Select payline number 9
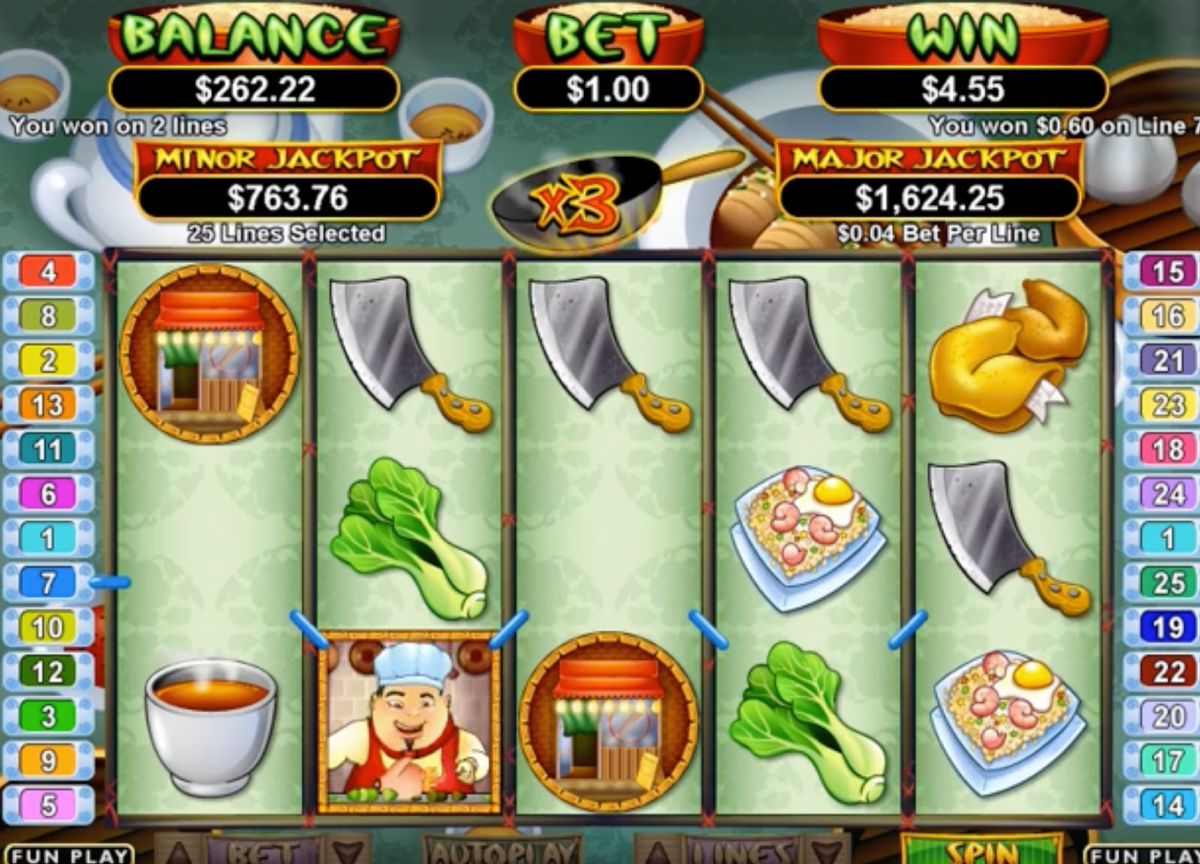The image size is (1200, 864). coord(48,761)
